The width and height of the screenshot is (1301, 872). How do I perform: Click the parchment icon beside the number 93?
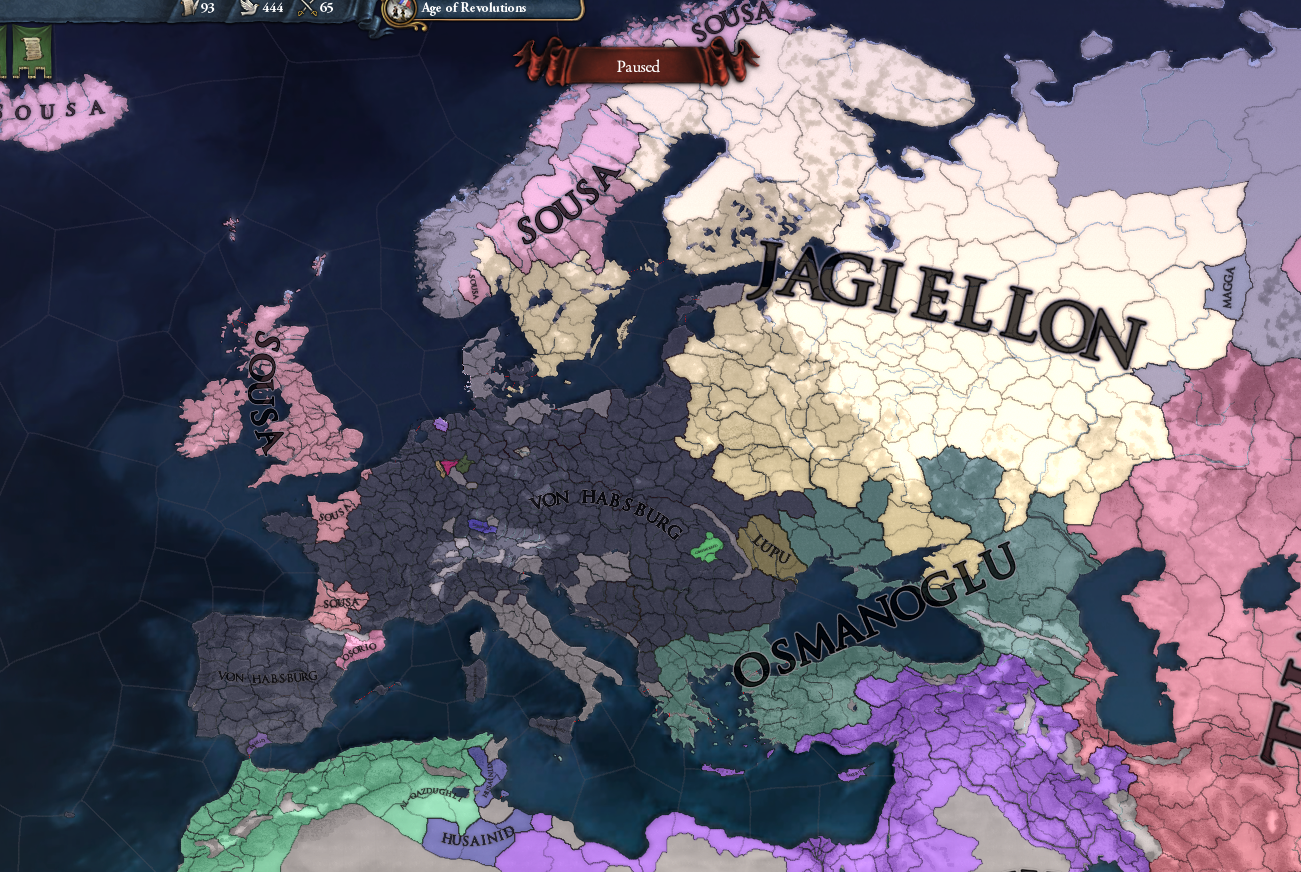point(188,8)
